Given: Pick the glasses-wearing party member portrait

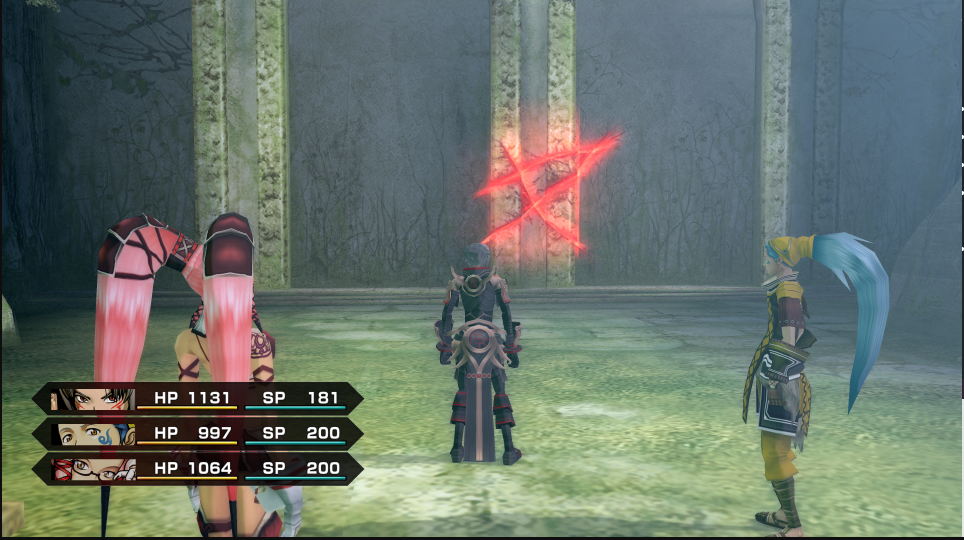Looking at the screenshot, I should [93, 469].
